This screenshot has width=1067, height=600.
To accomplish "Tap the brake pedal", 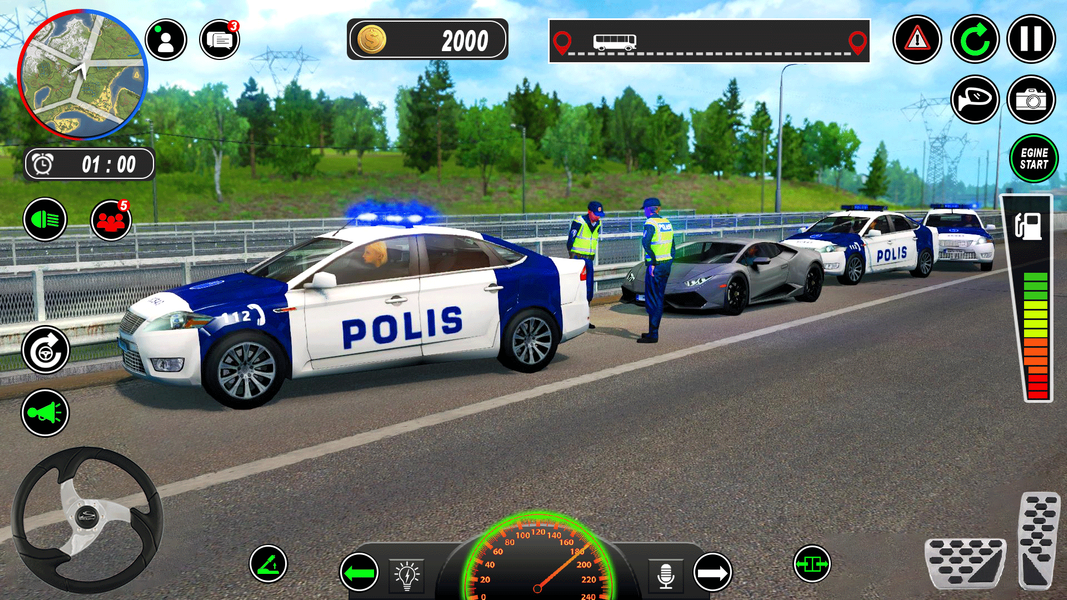I will [964, 563].
